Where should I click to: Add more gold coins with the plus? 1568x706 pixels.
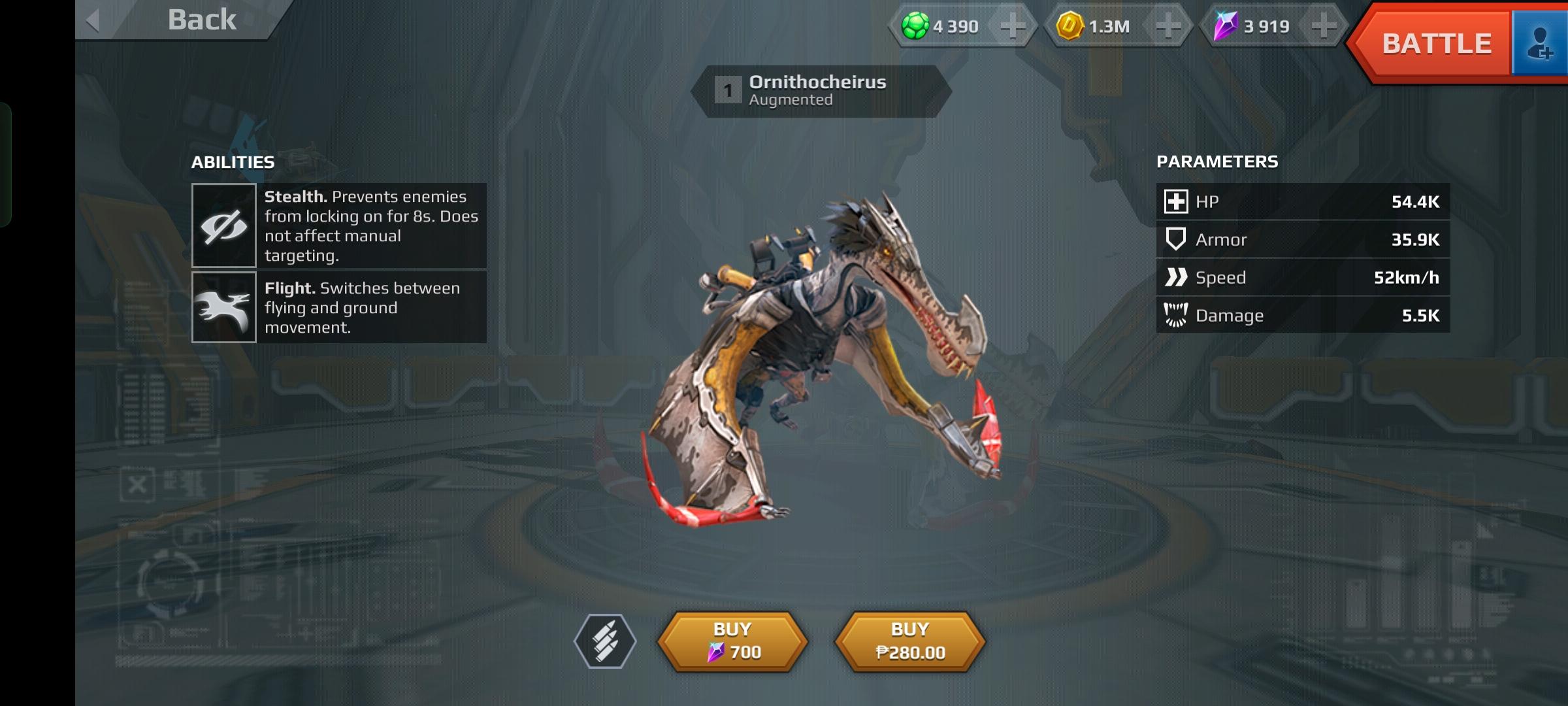point(1168,27)
